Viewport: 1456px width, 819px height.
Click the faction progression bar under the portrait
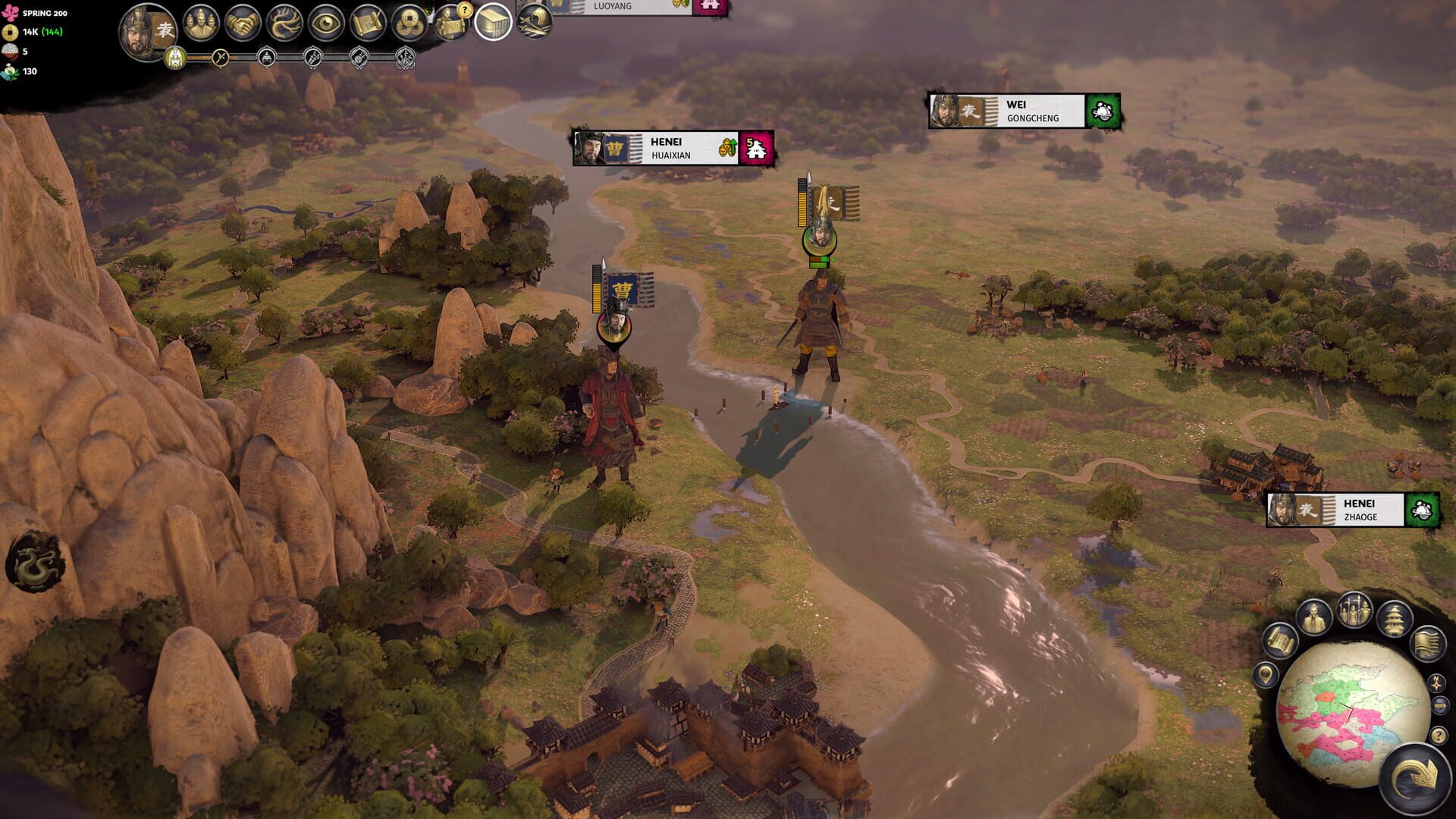282,57
